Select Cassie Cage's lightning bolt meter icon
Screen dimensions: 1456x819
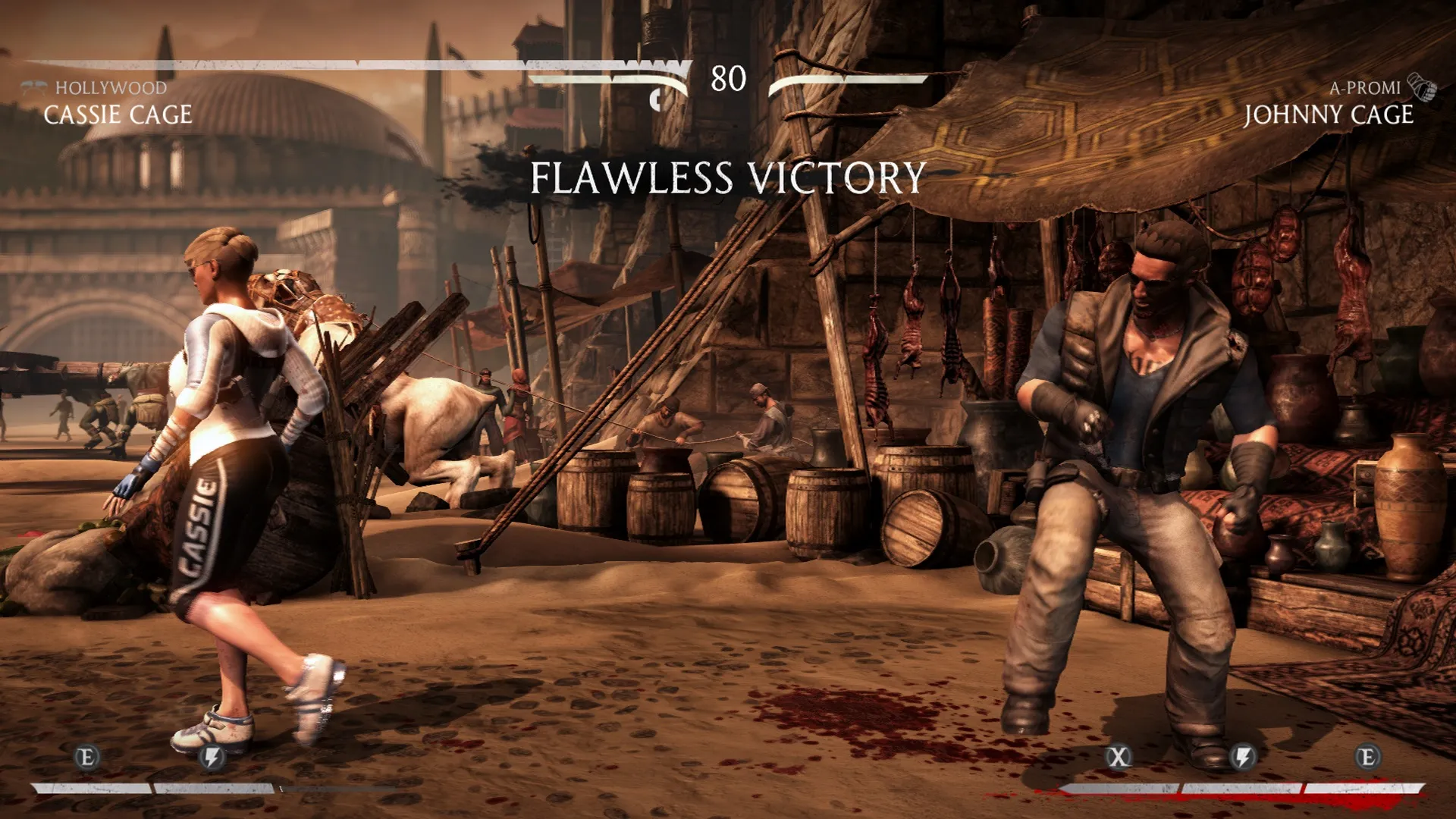point(213,757)
